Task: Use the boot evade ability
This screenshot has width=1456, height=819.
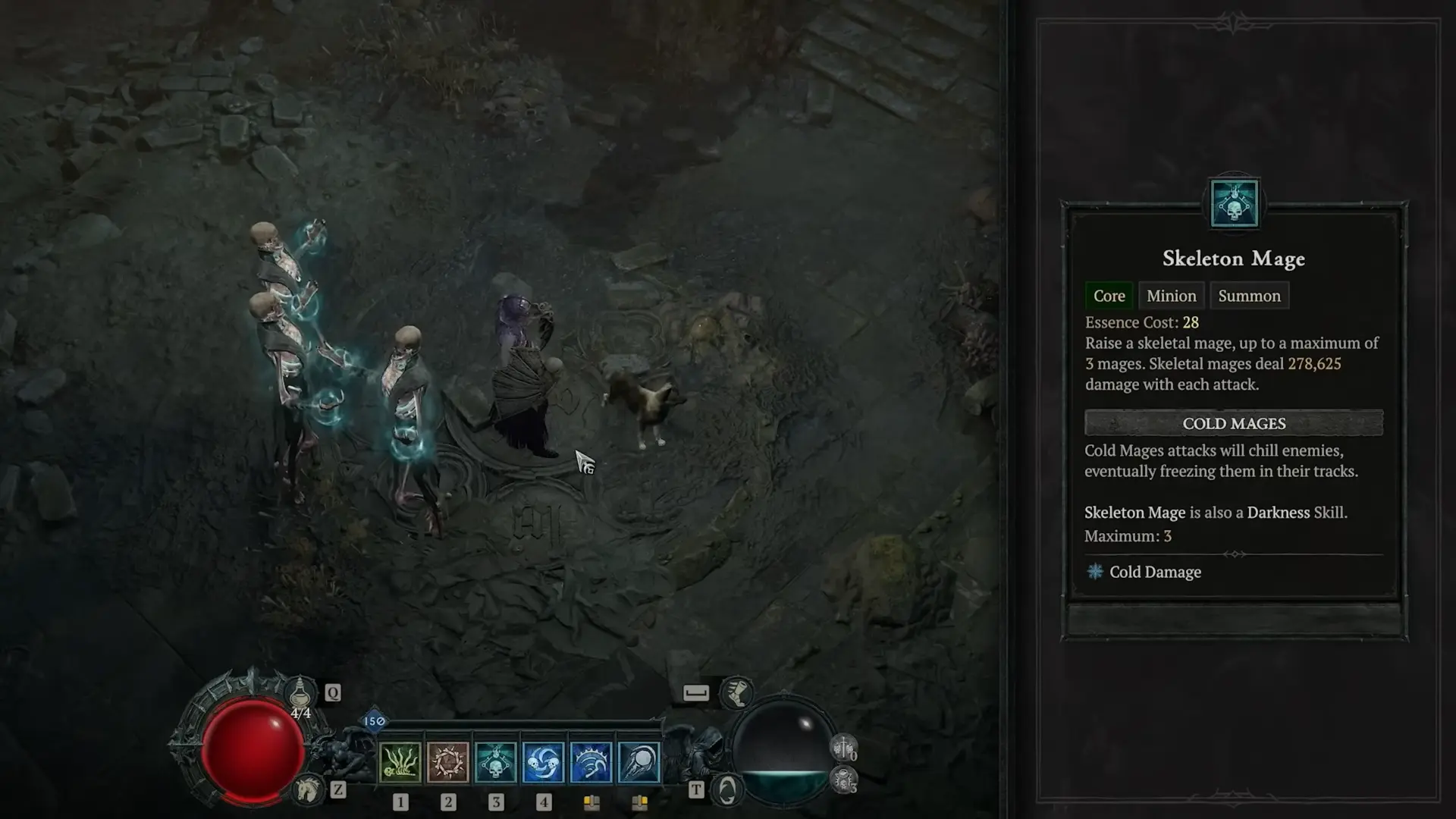Action: tap(736, 692)
